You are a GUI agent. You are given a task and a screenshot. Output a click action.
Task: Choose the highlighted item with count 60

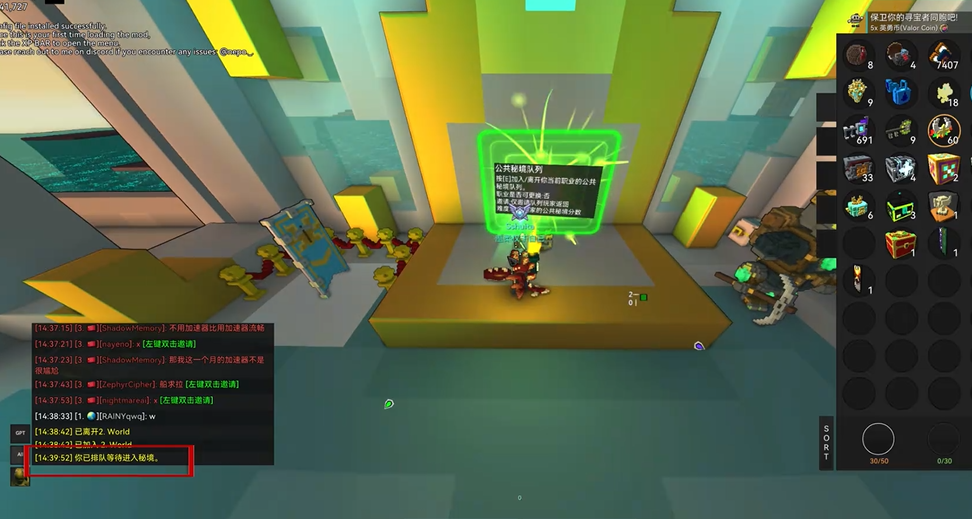tap(943, 130)
